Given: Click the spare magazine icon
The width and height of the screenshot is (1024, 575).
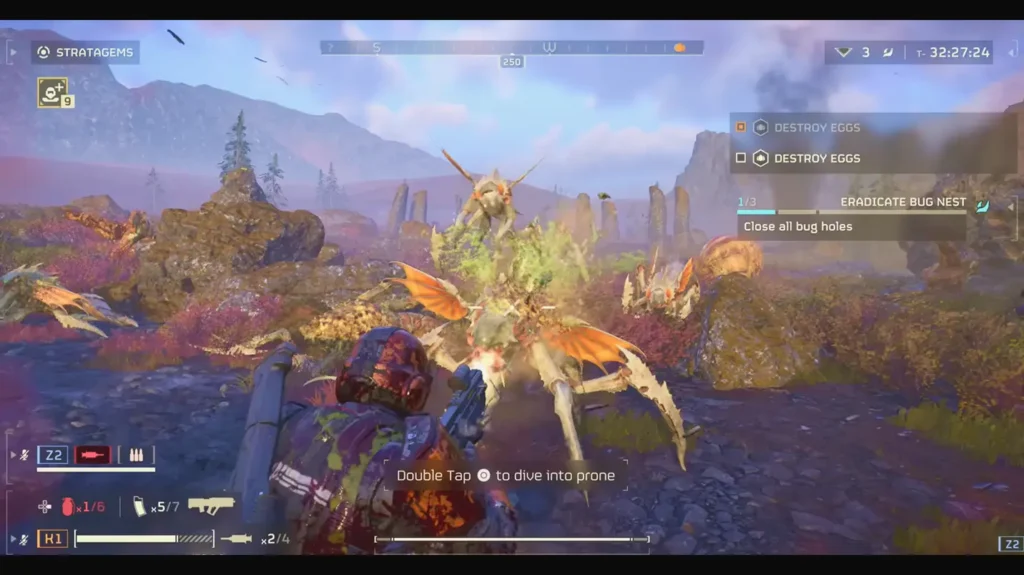Looking at the screenshot, I should point(139,507).
